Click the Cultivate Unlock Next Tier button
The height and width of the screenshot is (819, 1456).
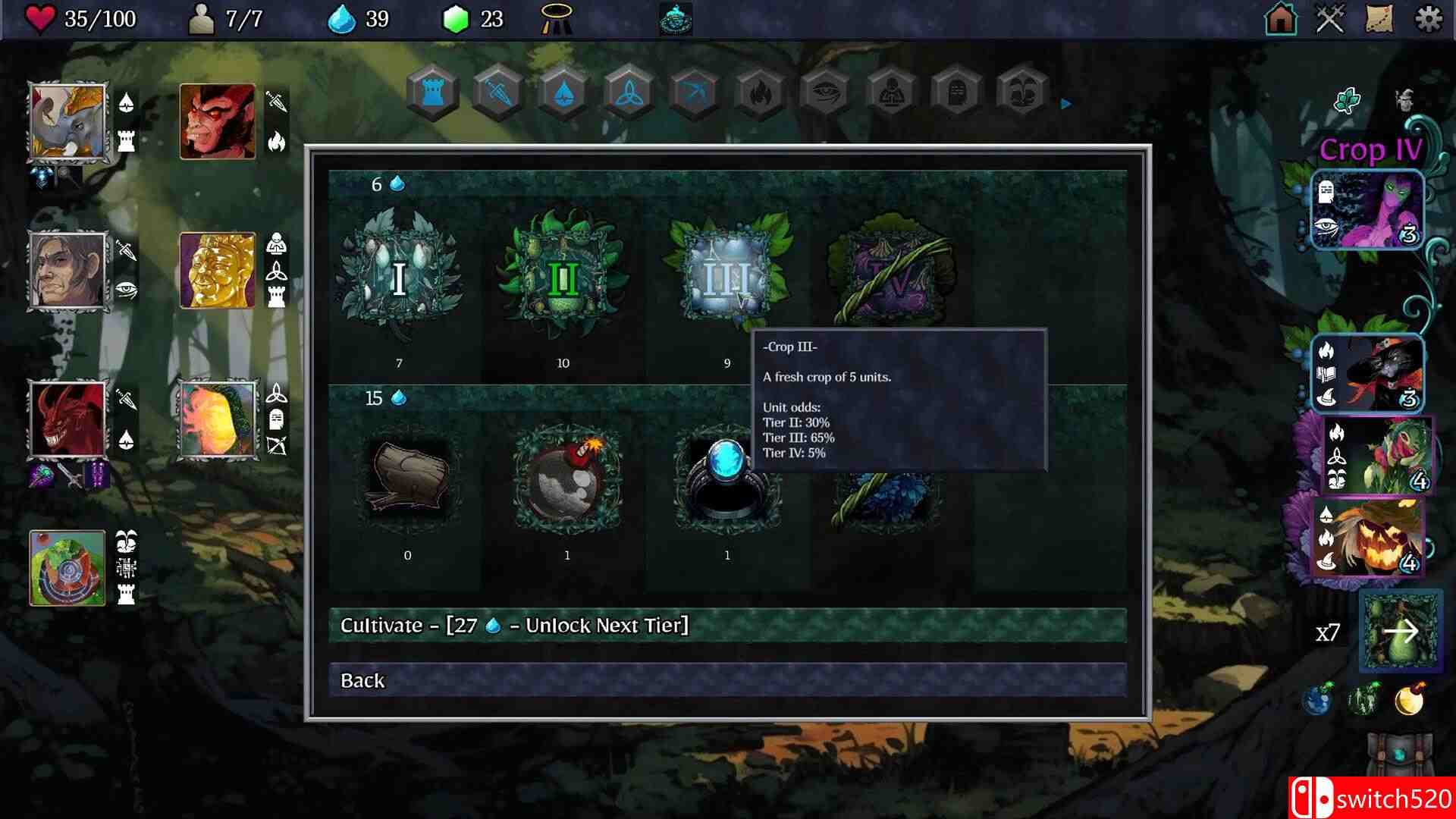click(x=726, y=626)
